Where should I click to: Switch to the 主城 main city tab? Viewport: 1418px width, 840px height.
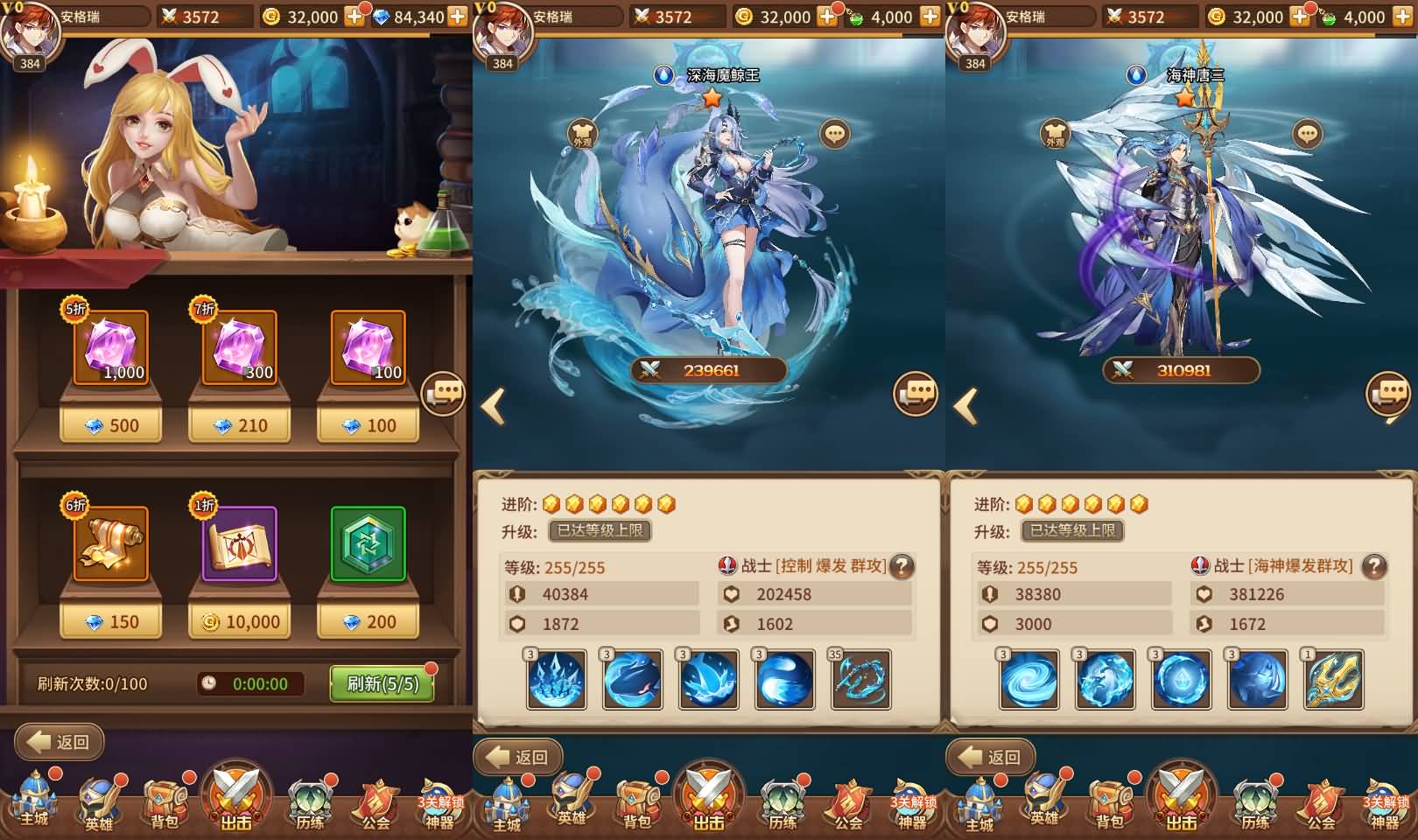pyautogui.click(x=33, y=801)
